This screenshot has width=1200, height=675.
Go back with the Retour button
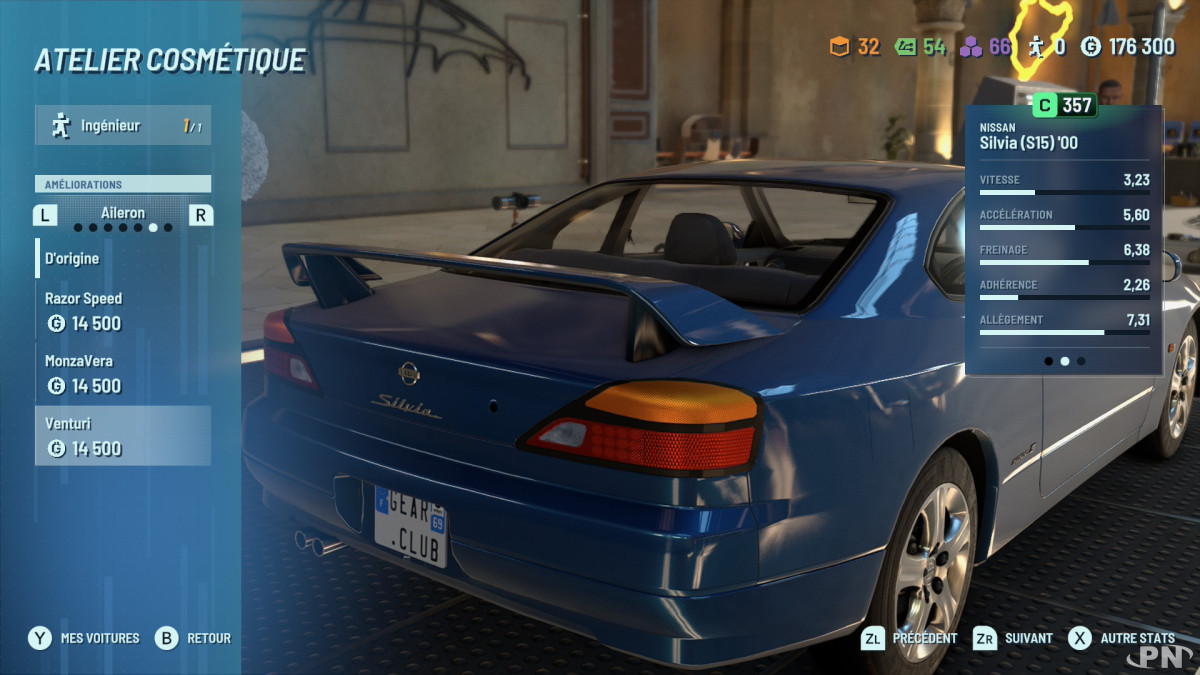point(193,638)
